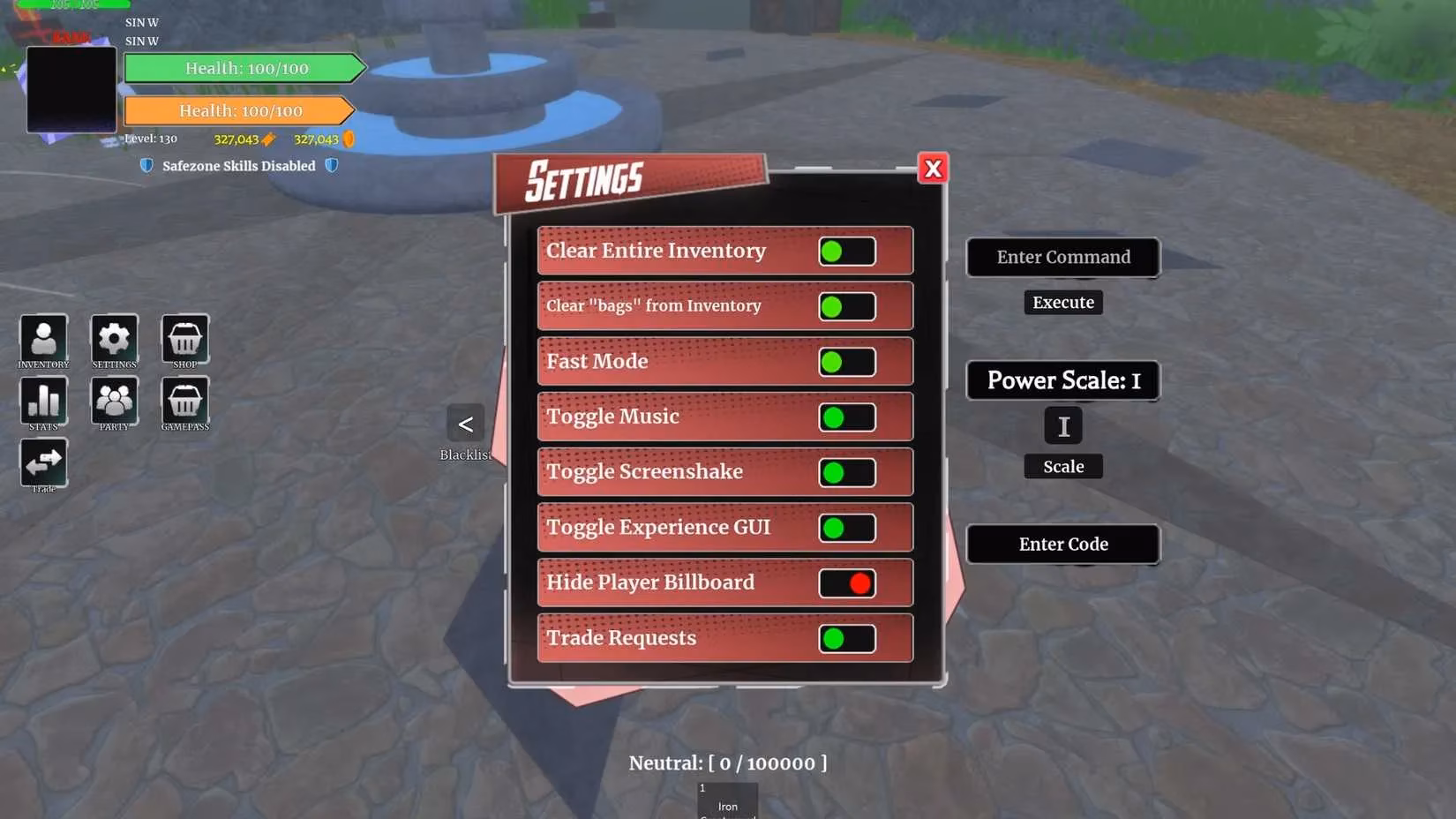Select the Iron item slot
Viewport: 1456px width, 819px height.
tap(726, 799)
